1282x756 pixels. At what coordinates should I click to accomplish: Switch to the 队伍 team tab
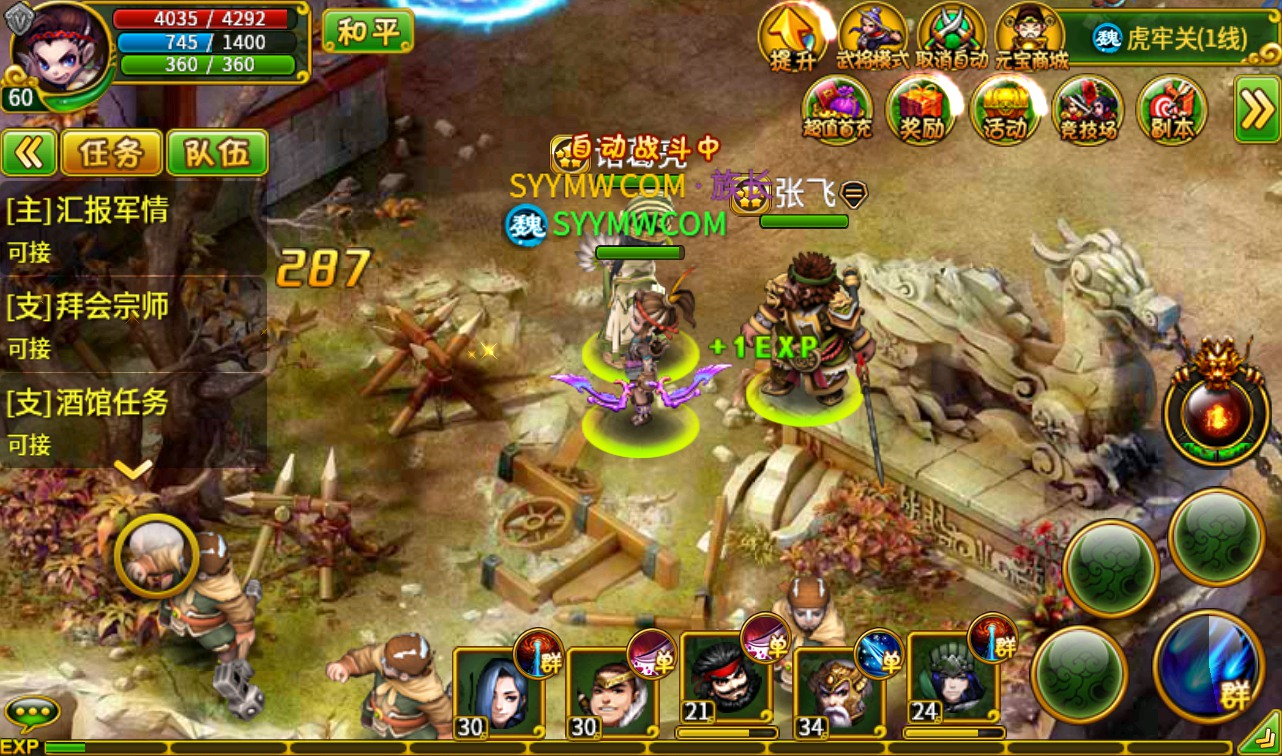click(217, 153)
